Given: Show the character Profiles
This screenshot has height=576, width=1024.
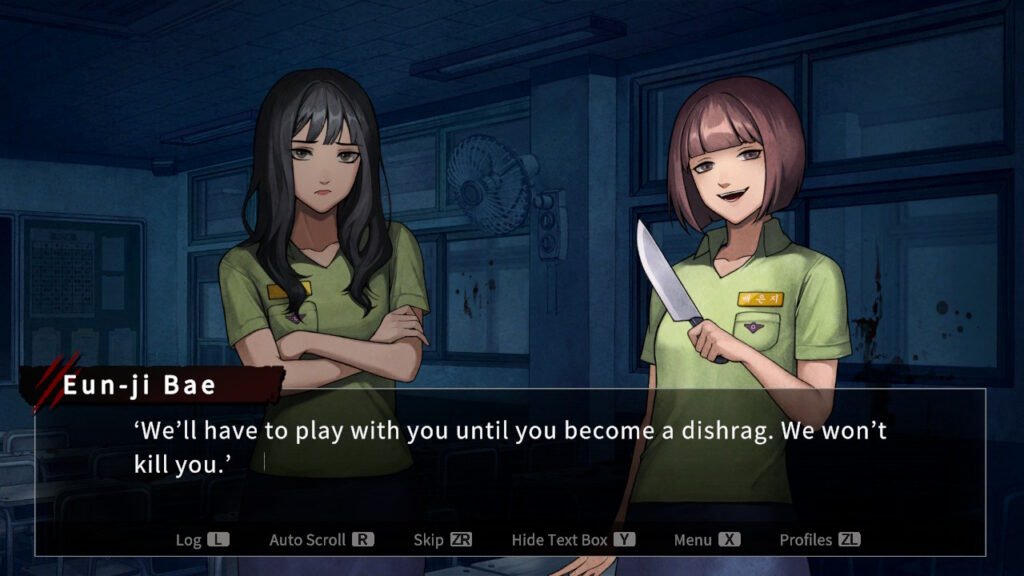Looking at the screenshot, I should 819,540.
